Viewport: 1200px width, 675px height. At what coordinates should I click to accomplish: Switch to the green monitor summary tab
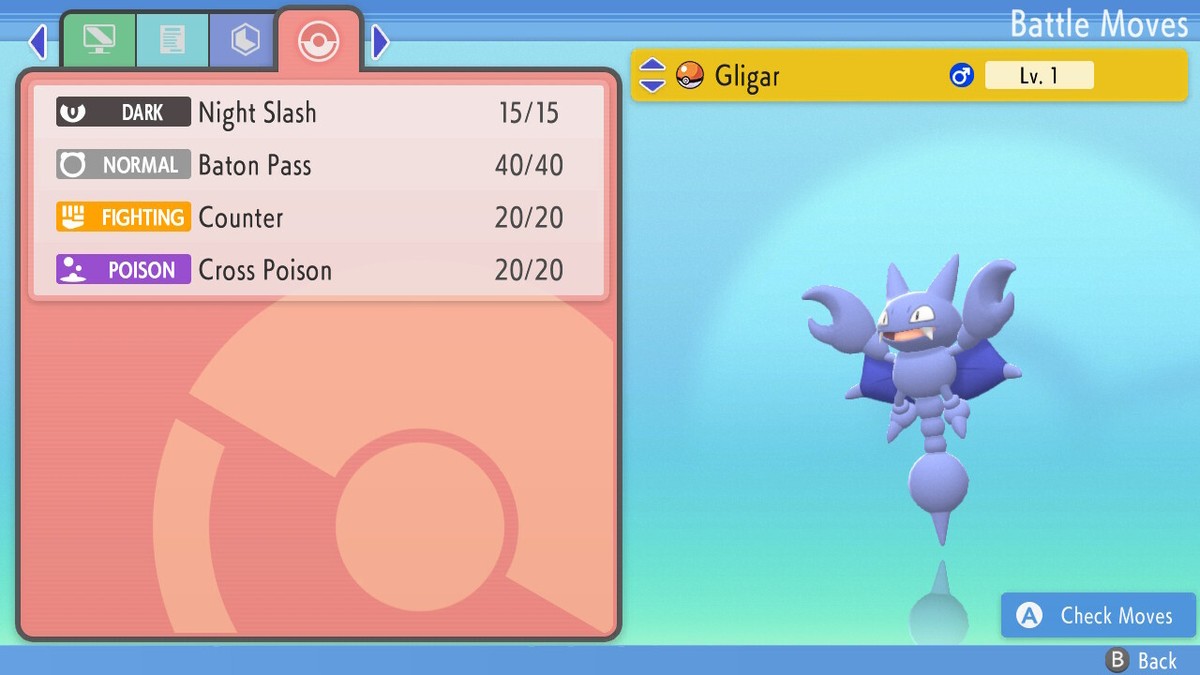point(99,41)
